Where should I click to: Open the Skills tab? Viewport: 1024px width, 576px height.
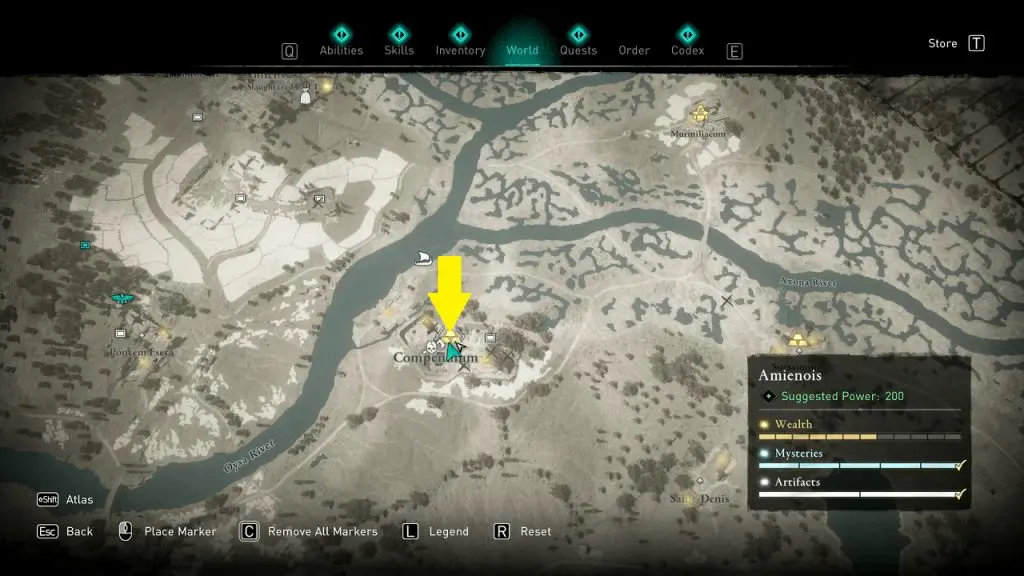pos(399,50)
